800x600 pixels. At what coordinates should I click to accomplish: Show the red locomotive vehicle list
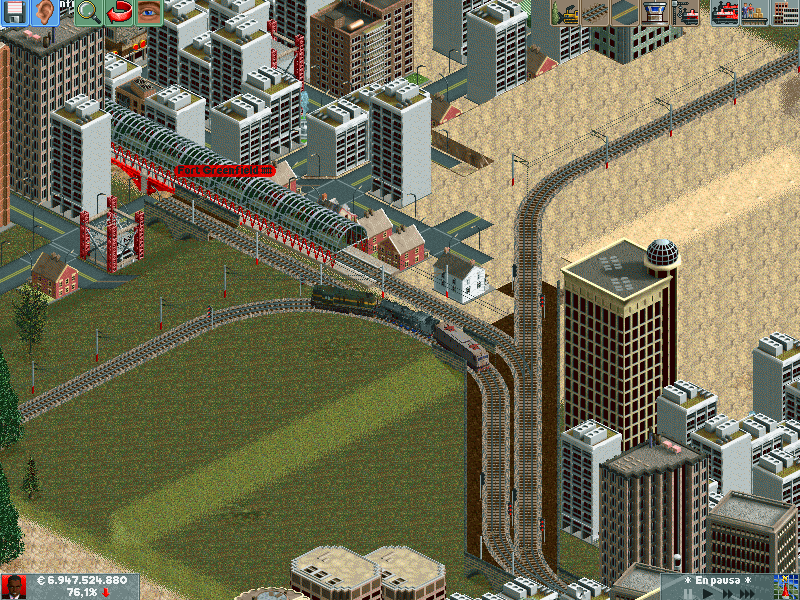725,12
